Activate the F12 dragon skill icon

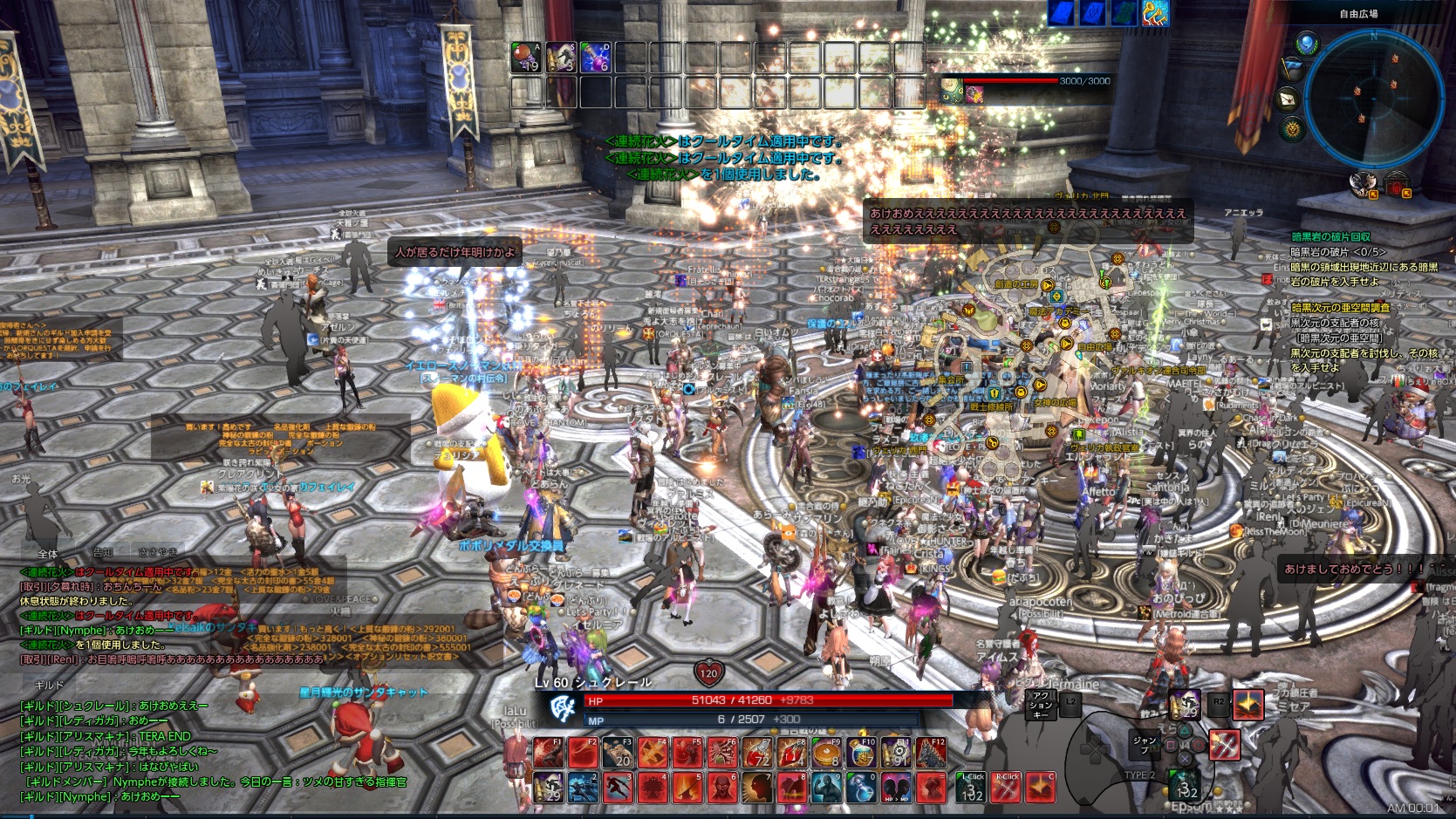[x=931, y=753]
